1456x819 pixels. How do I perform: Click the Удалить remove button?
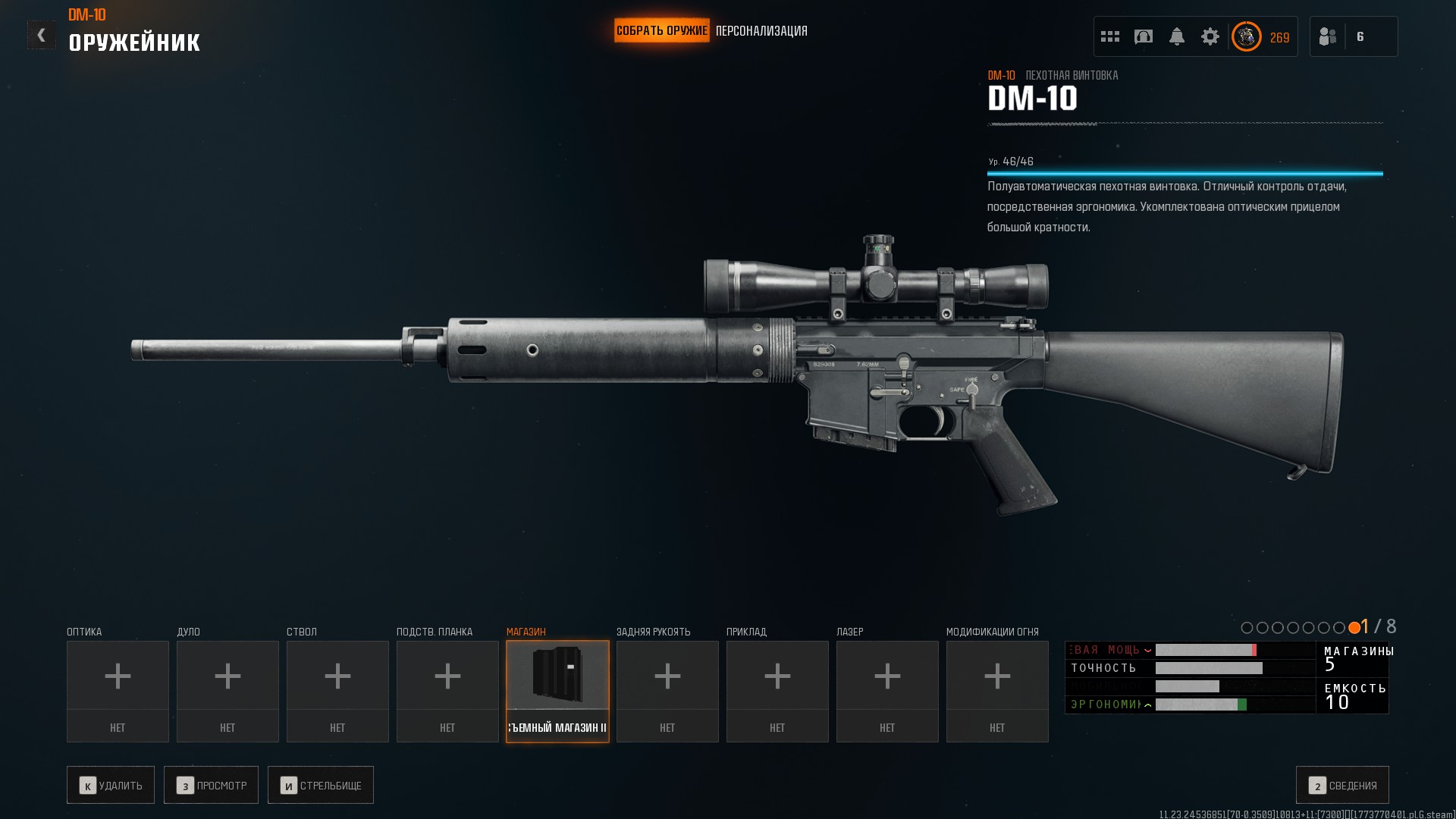coord(111,785)
